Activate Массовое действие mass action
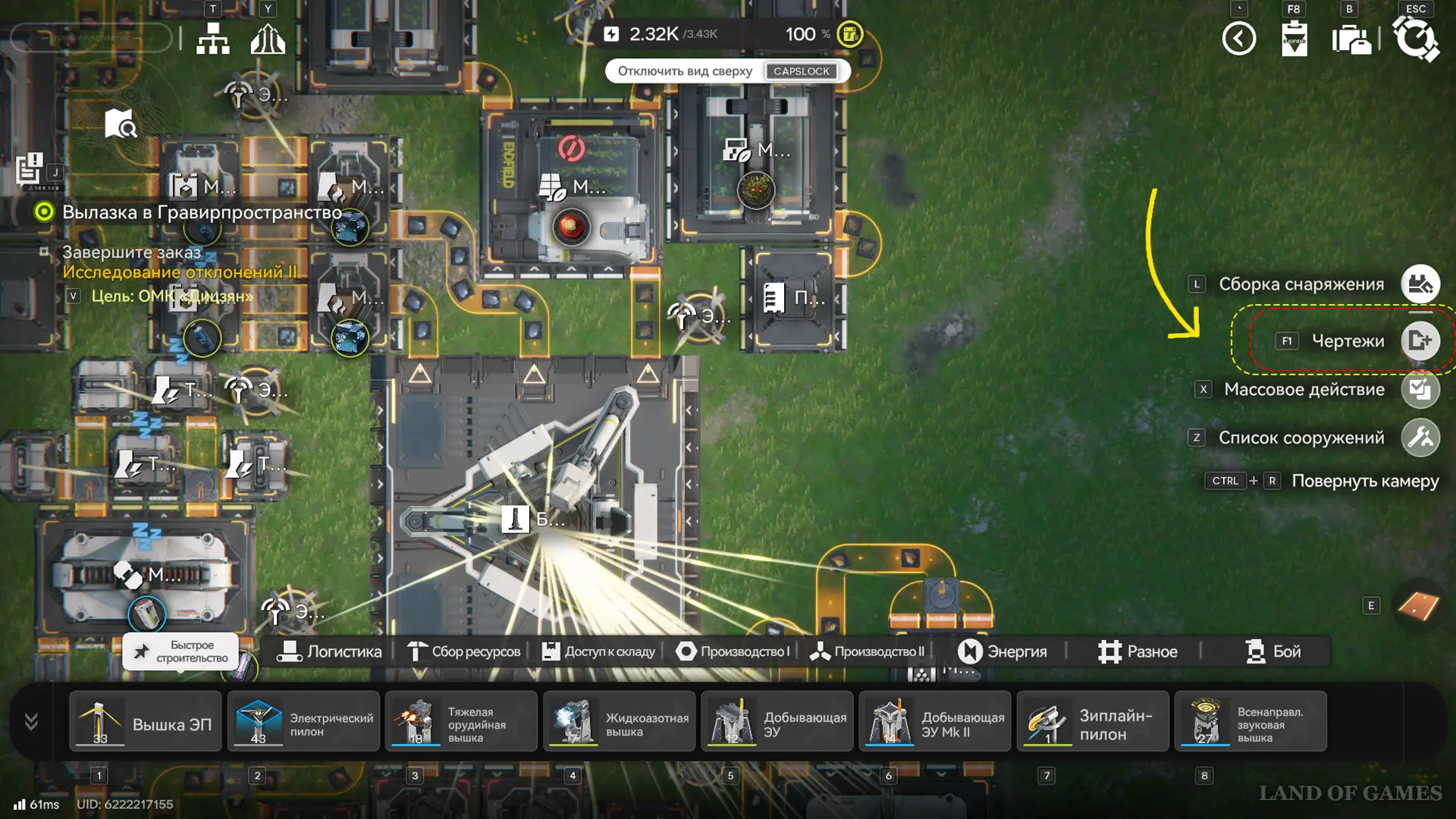Screen dimensions: 1456x819 (x=1420, y=390)
